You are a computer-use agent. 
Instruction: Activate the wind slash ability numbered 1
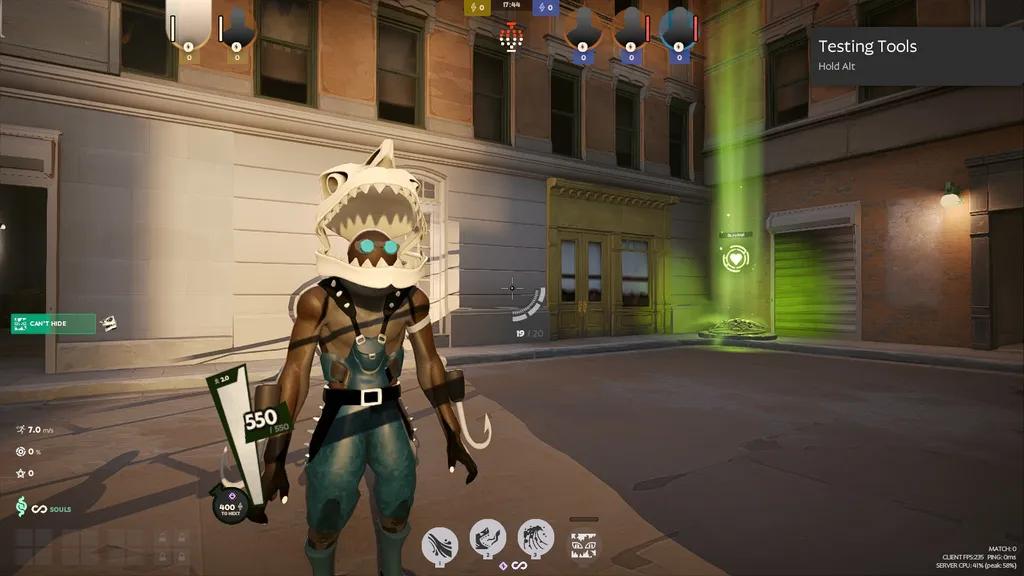point(440,544)
